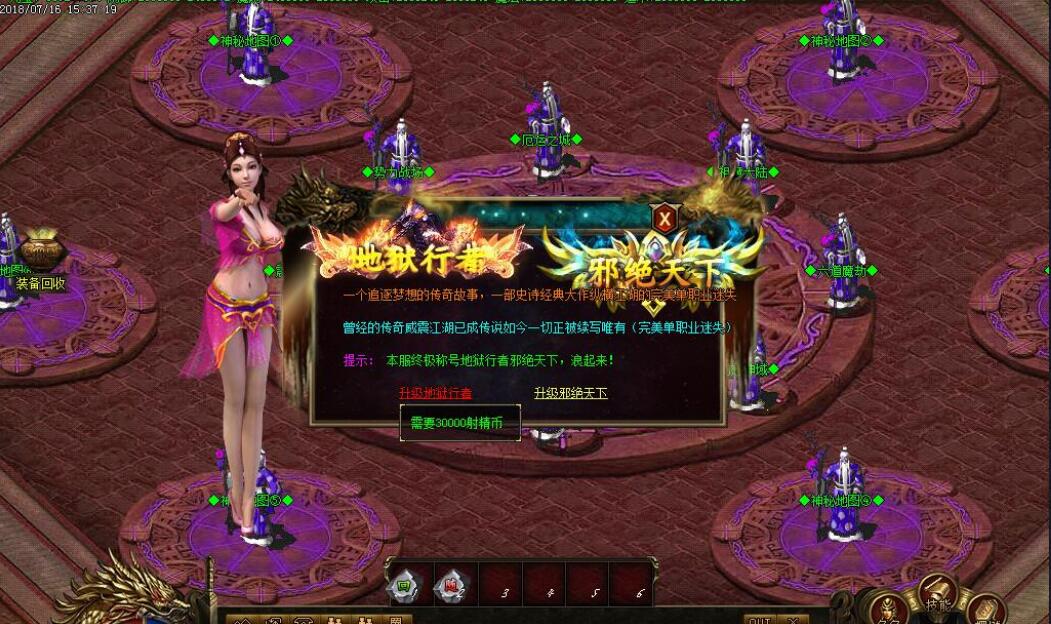Open the 技能 skills button
Image resolution: width=1051 pixels, height=624 pixels.
coord(938,590)
